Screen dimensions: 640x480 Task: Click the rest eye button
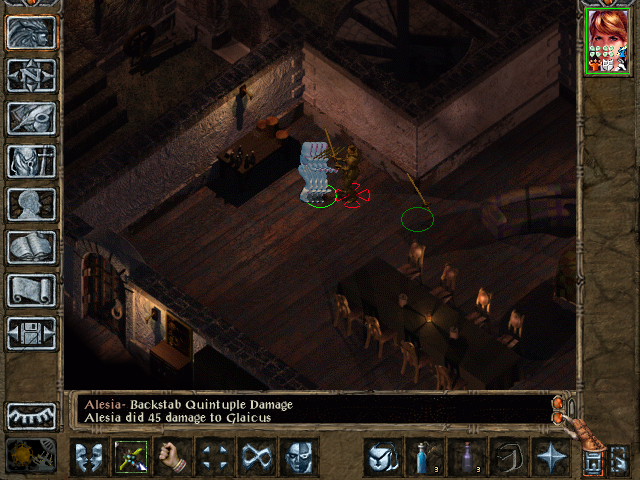31,415
